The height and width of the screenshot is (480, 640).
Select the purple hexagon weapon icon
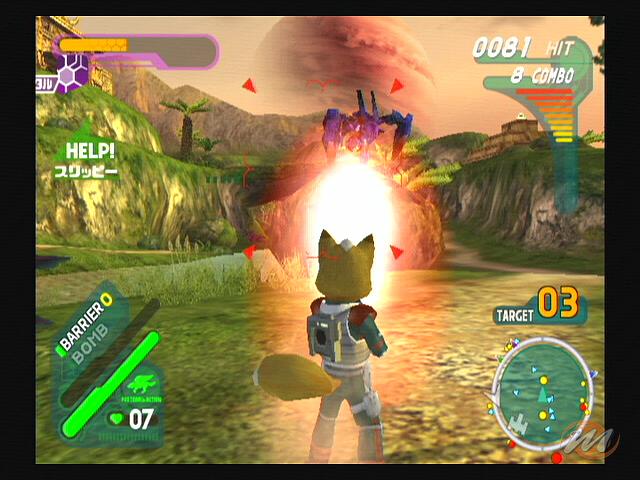(x=71, y=73)
